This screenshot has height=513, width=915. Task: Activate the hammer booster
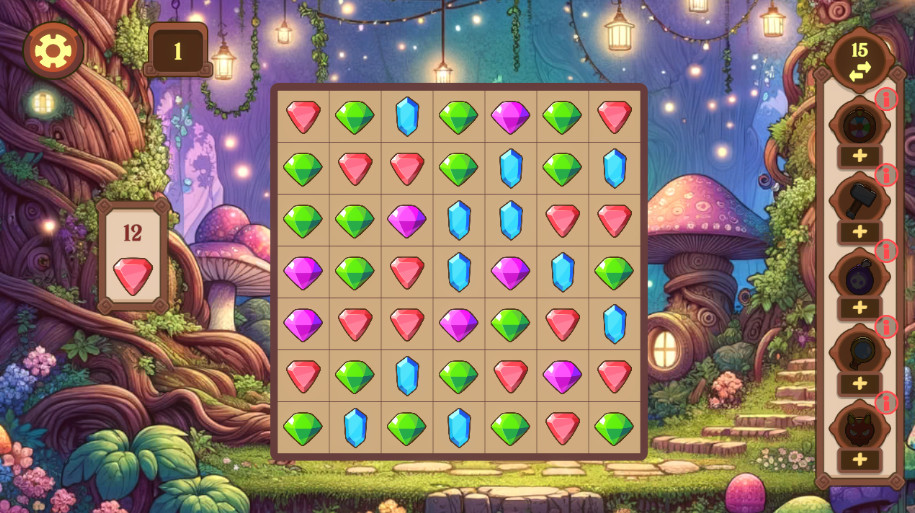point(859,200)
